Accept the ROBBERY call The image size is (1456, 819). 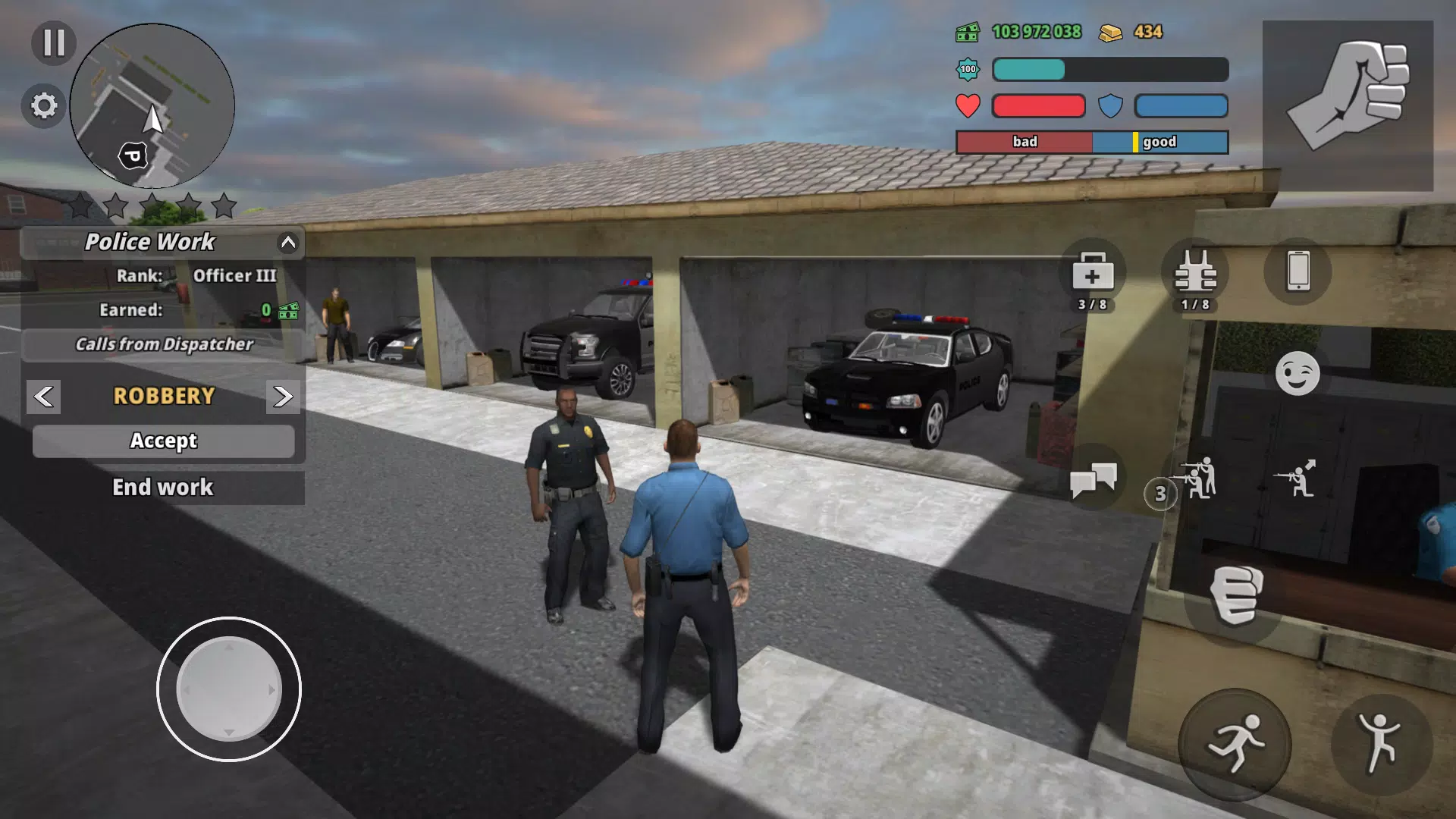point(163,441)
